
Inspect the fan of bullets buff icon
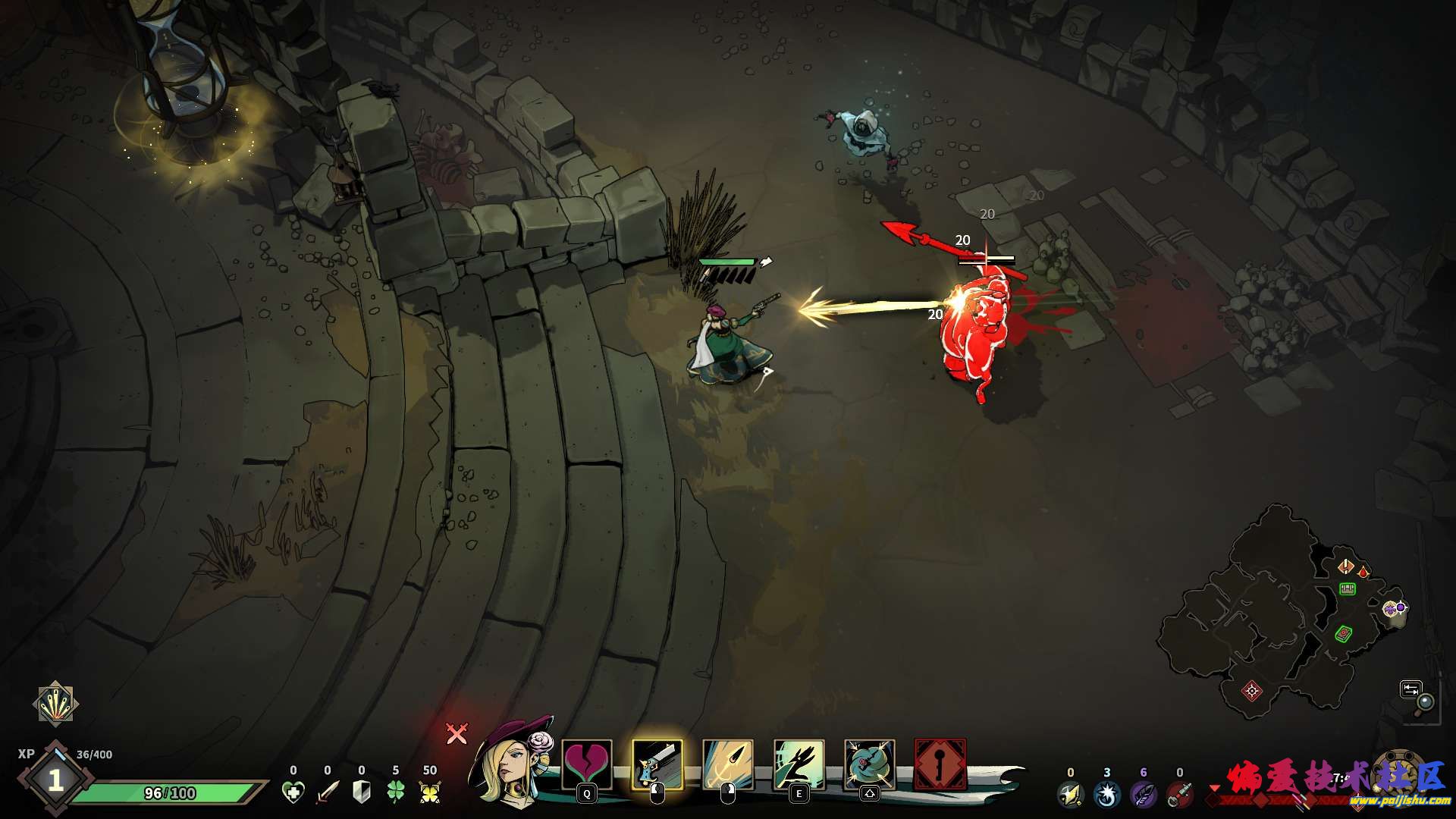click(55, 704)
